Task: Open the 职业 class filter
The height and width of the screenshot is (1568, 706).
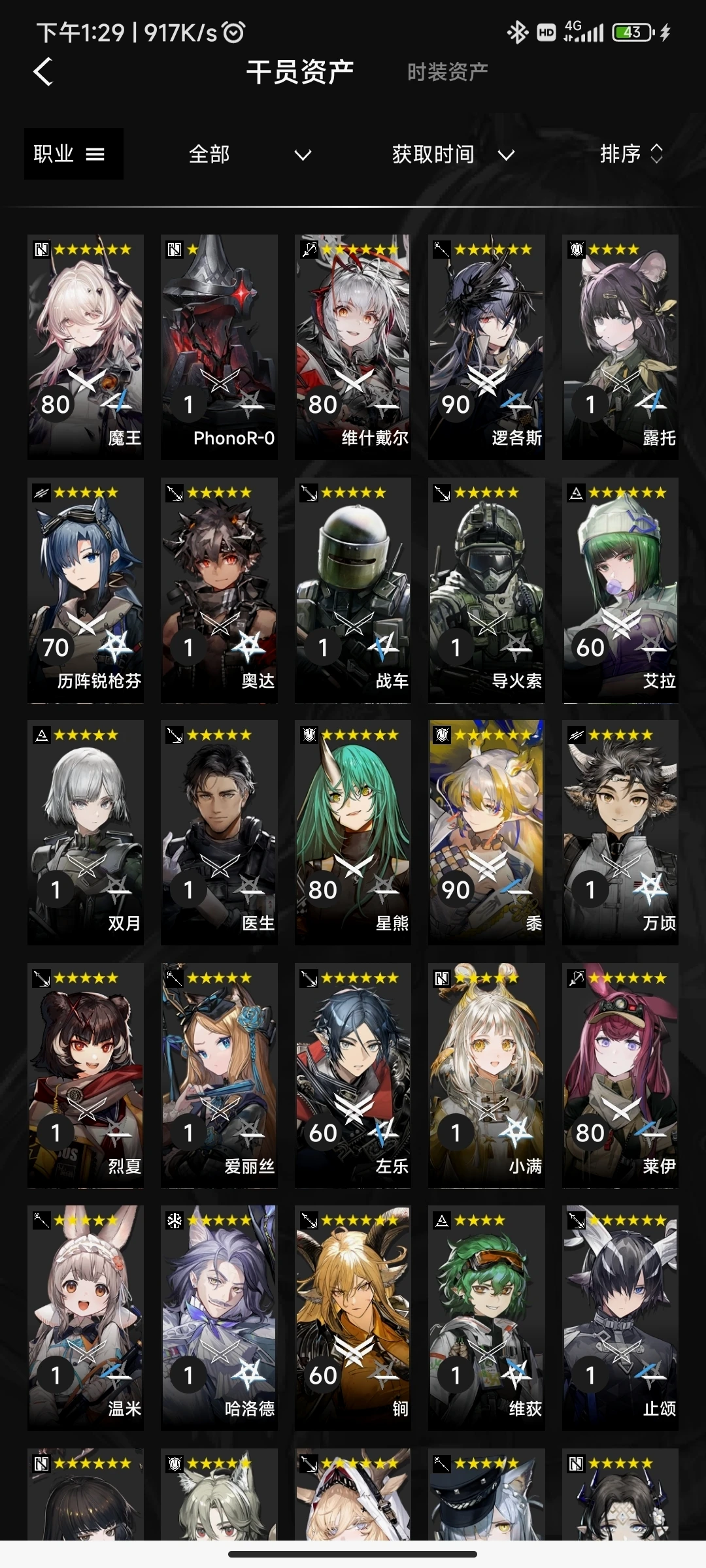Action: coord(73,154)
